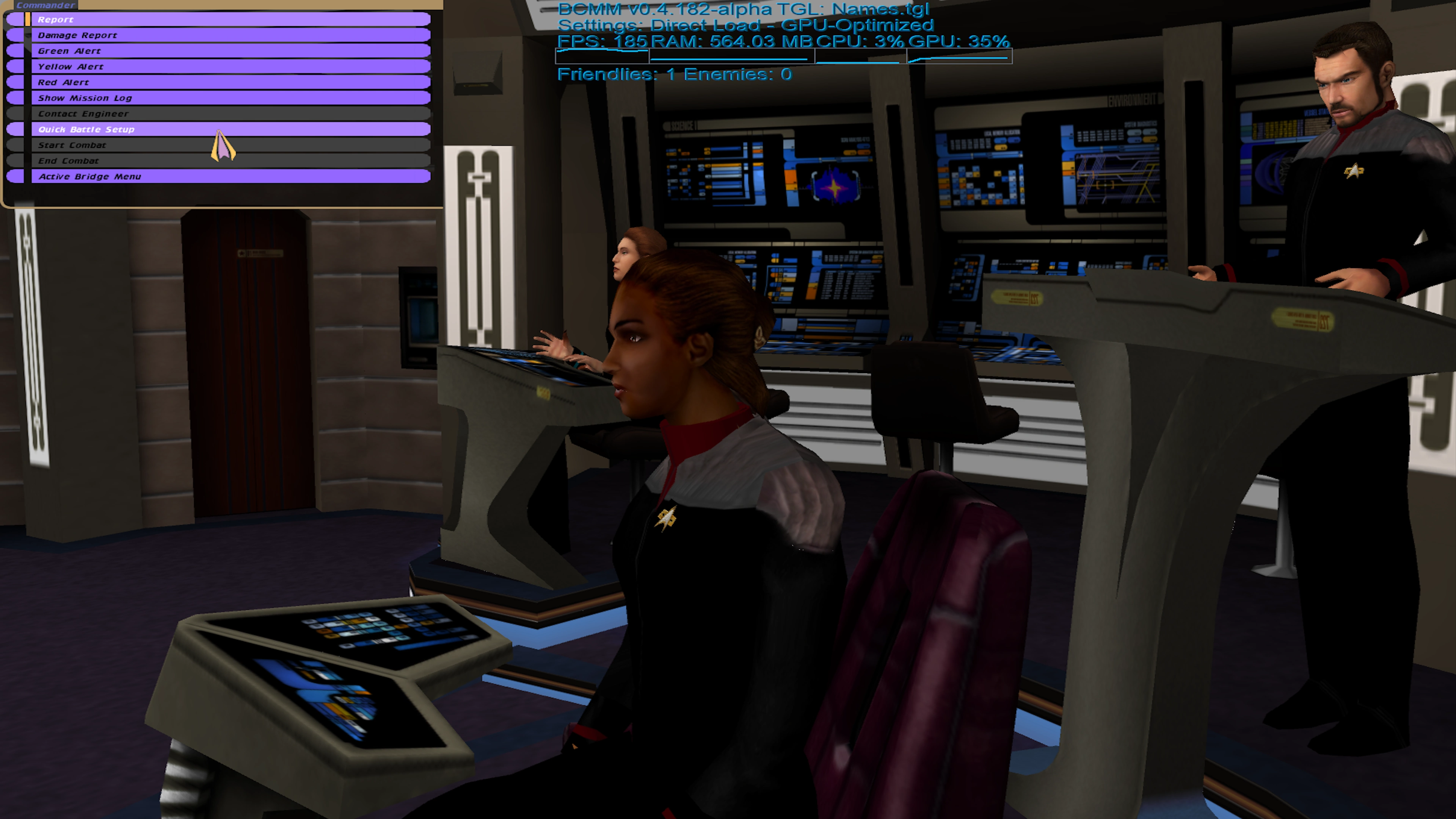Select the Report menu entry

coord(226,19)
